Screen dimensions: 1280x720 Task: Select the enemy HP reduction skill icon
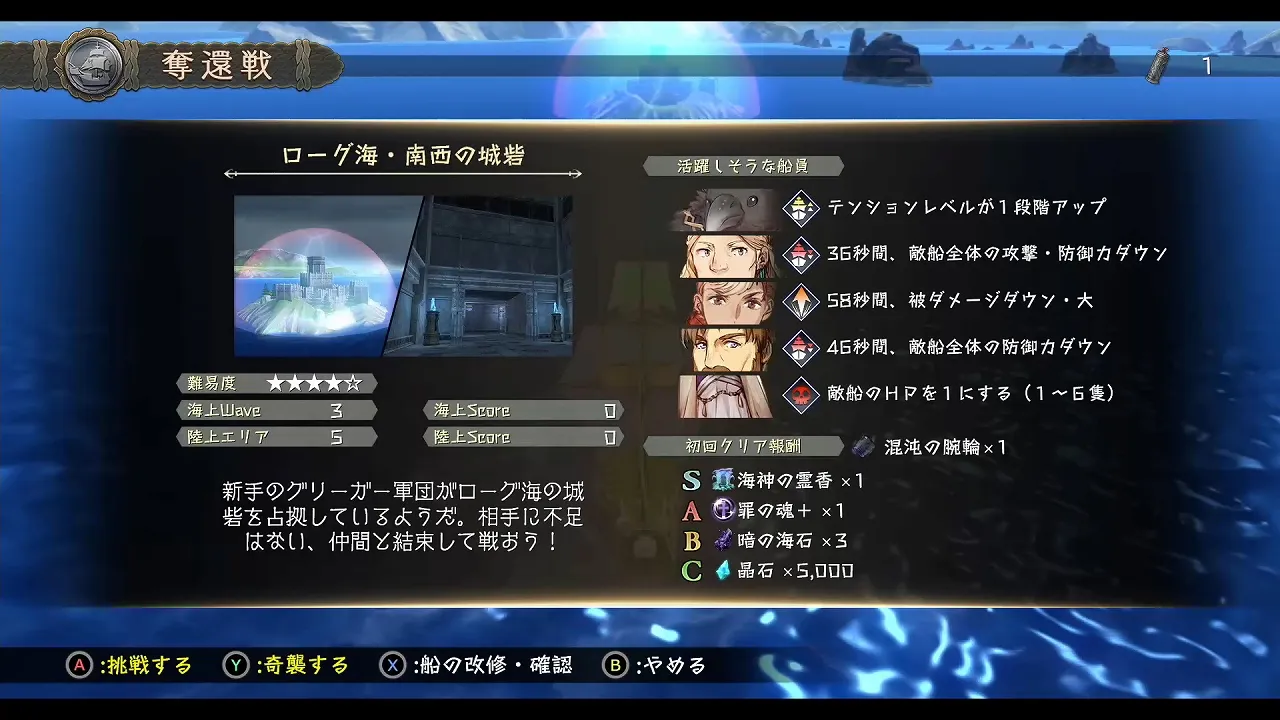800,394
